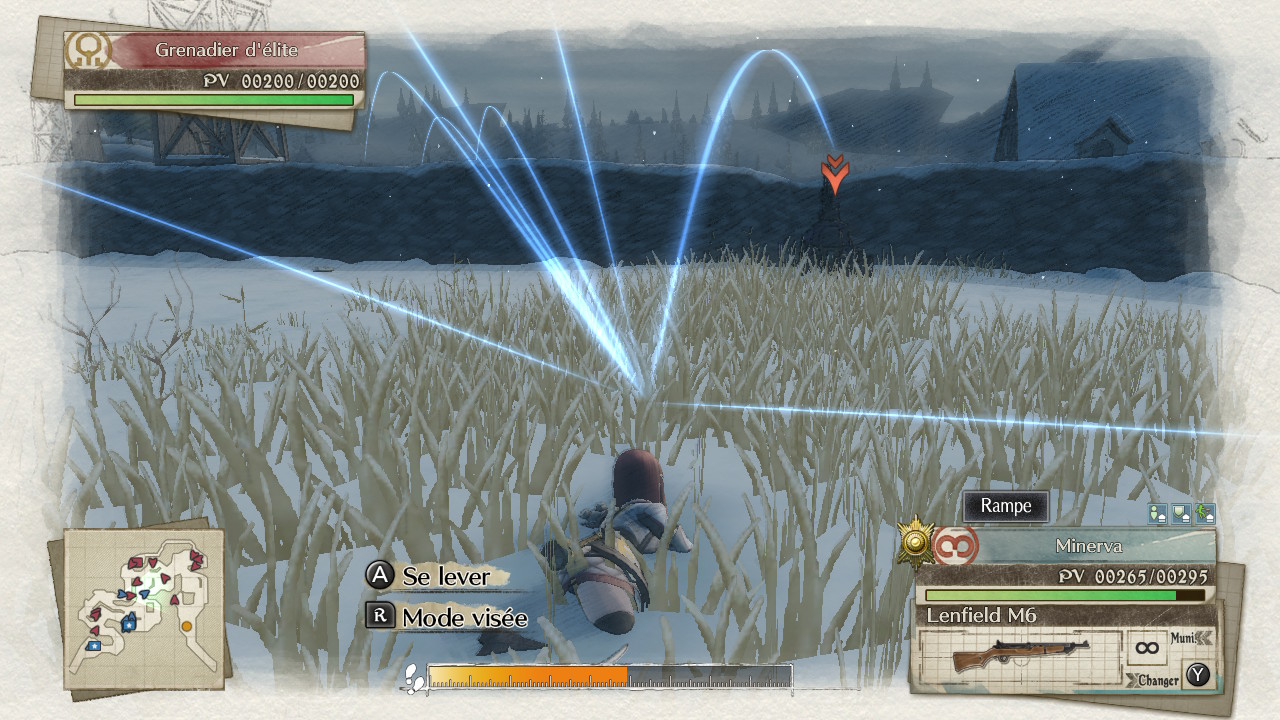Click the green shield status icon
1280x720 pixels.
click(x=1181, y=514)
